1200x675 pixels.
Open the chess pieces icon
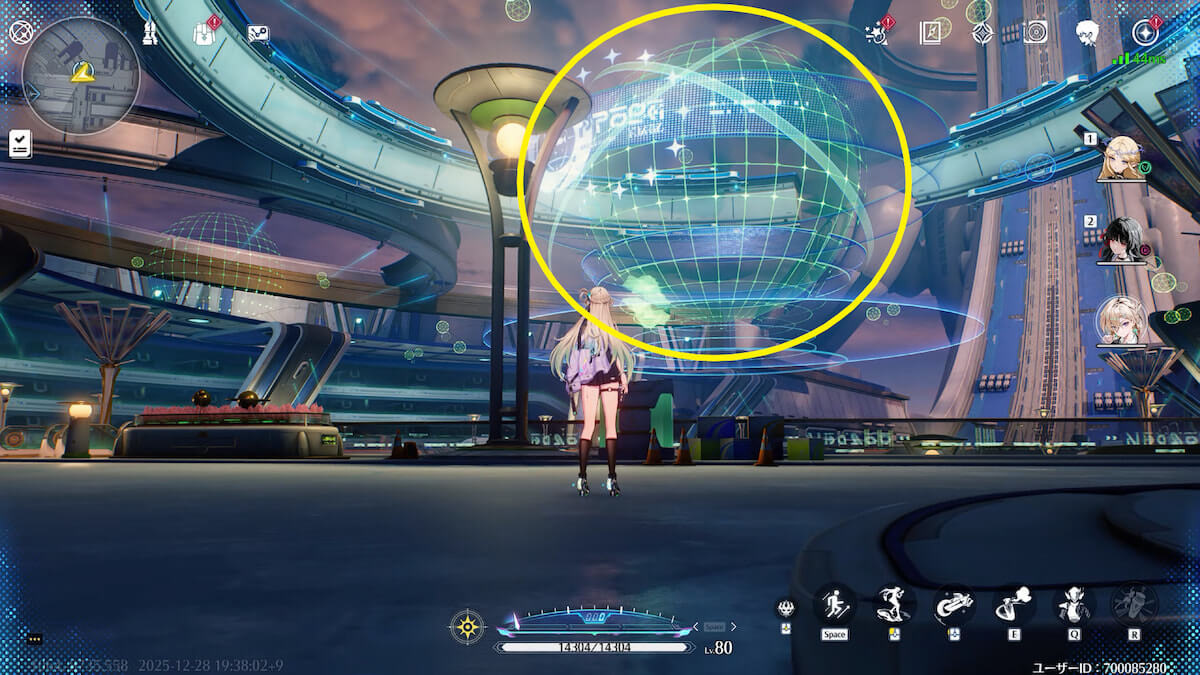coord(151,33)
